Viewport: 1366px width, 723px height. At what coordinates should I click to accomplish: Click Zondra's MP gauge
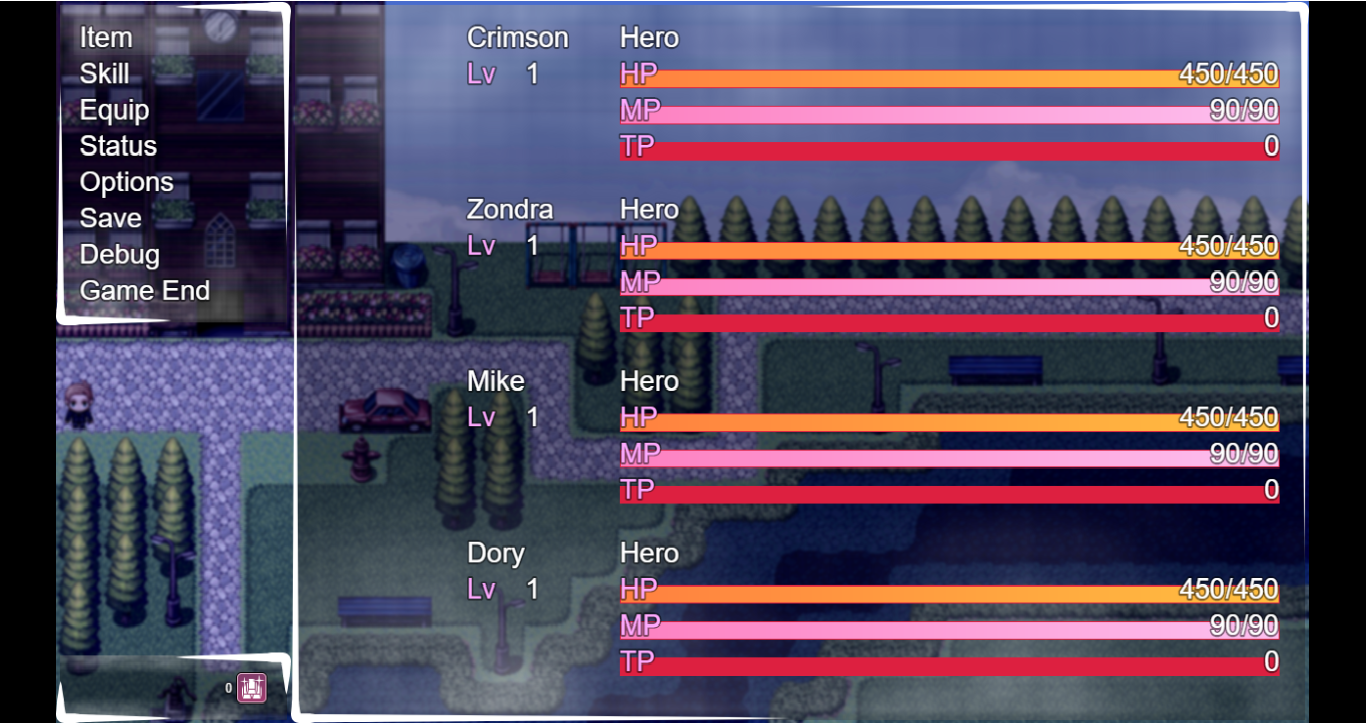pyautogui.click(x=950, y=282)
